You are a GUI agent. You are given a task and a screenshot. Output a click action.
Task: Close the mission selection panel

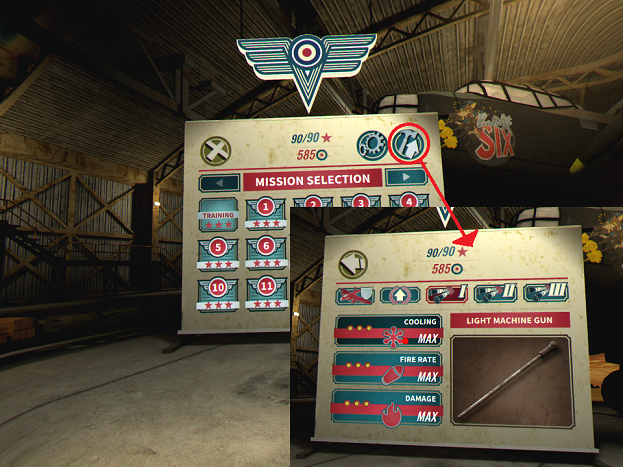coord(216,151)
